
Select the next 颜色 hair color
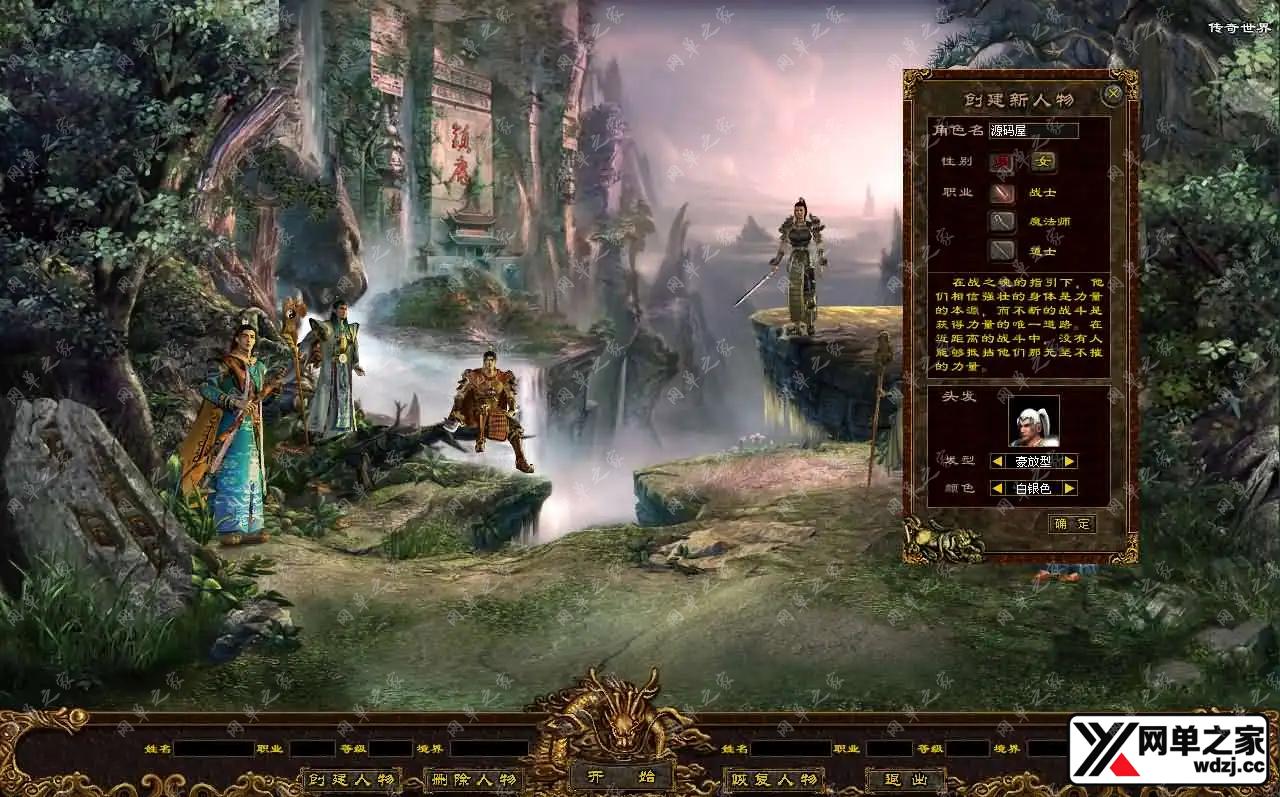[x=1069, y=488]
